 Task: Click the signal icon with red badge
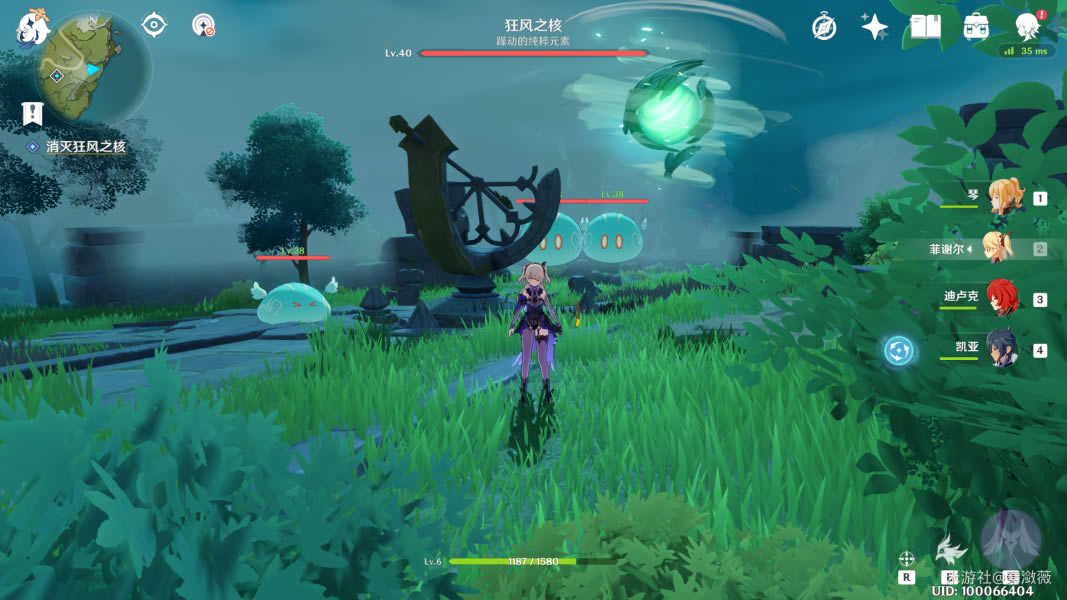pyautogui.click(x=204, y=25)
